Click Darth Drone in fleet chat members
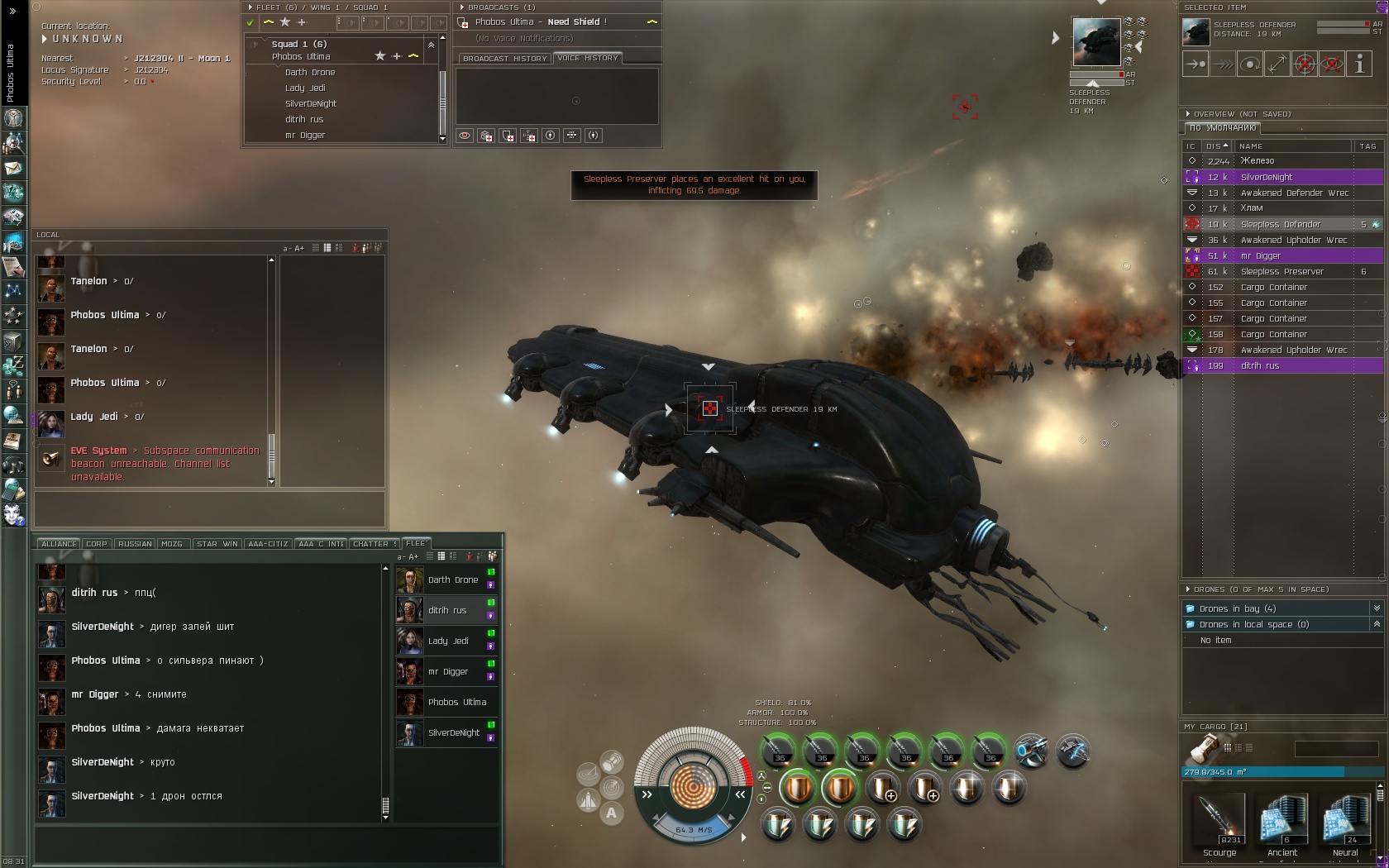This screenshot has width=1389, height=868. point(452,579)
